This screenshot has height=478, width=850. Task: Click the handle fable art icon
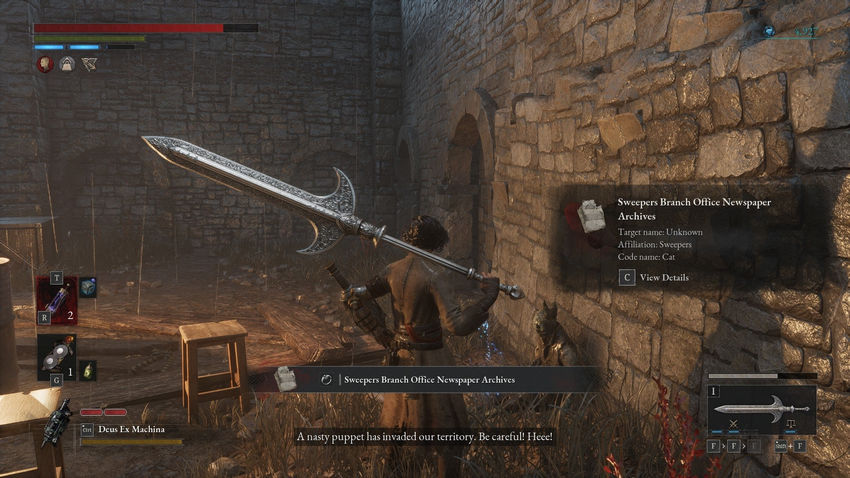point(790,425)
